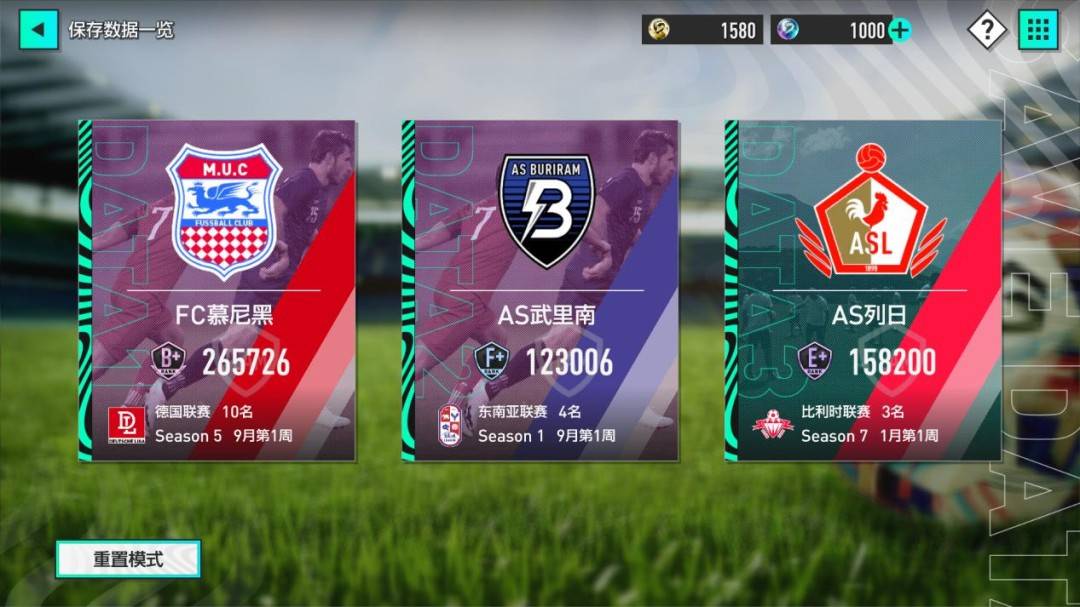Choose the AS列日 save data card
Image resolution: width=1080 pixels, height=607 pixels.
[863, 290]
